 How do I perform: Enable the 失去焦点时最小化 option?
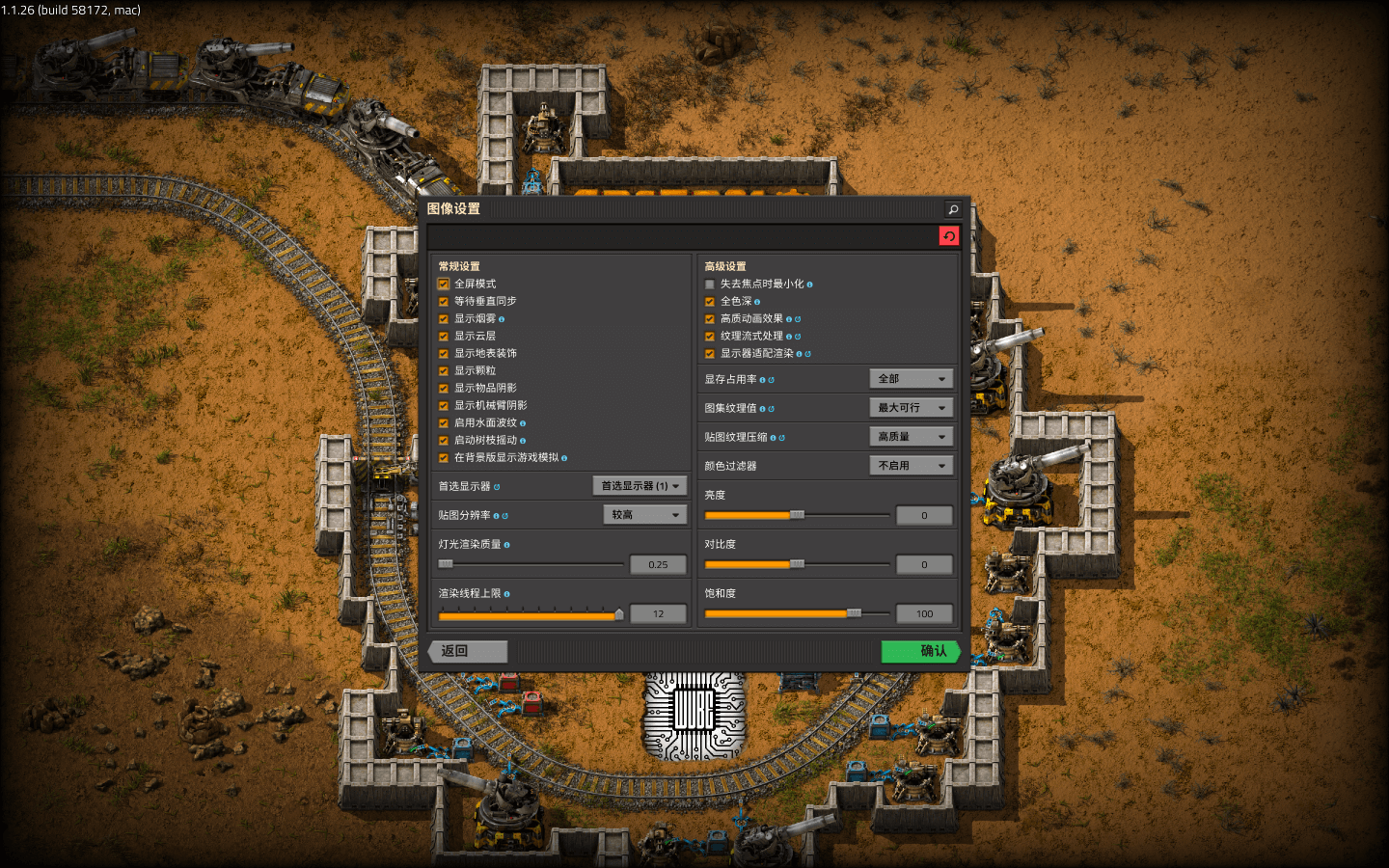[709, 284]
